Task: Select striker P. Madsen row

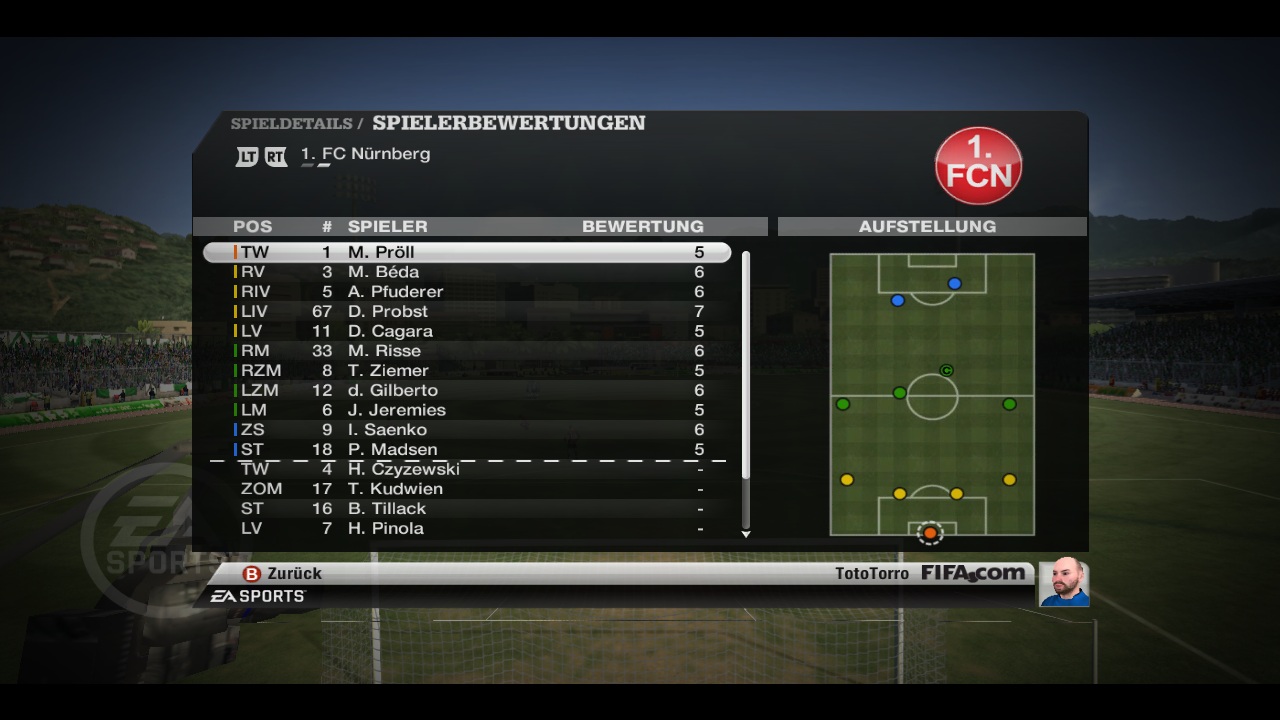Action: click(467, 449)
